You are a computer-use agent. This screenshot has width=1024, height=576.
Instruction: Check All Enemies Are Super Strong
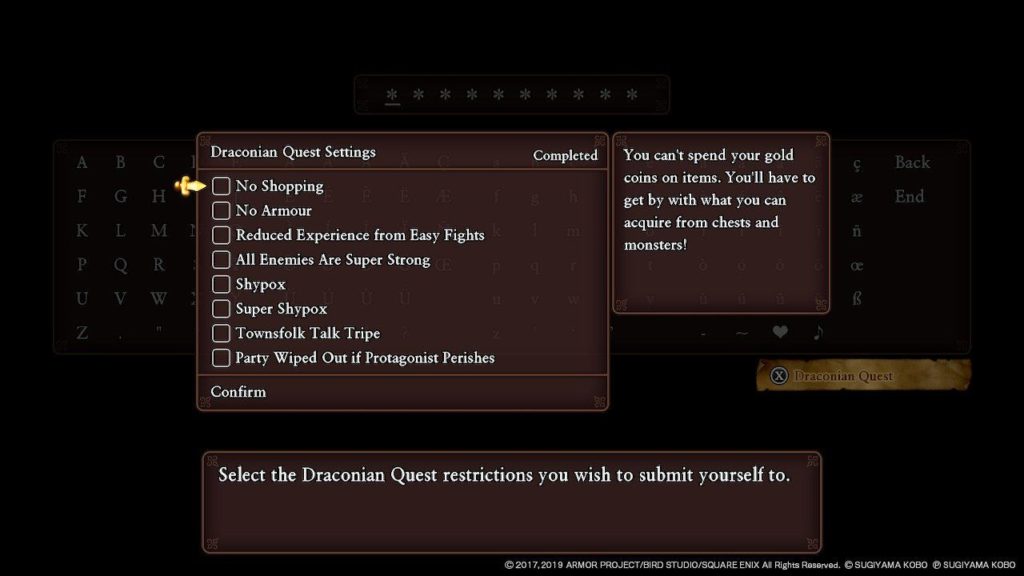click(x=221, y=260)
